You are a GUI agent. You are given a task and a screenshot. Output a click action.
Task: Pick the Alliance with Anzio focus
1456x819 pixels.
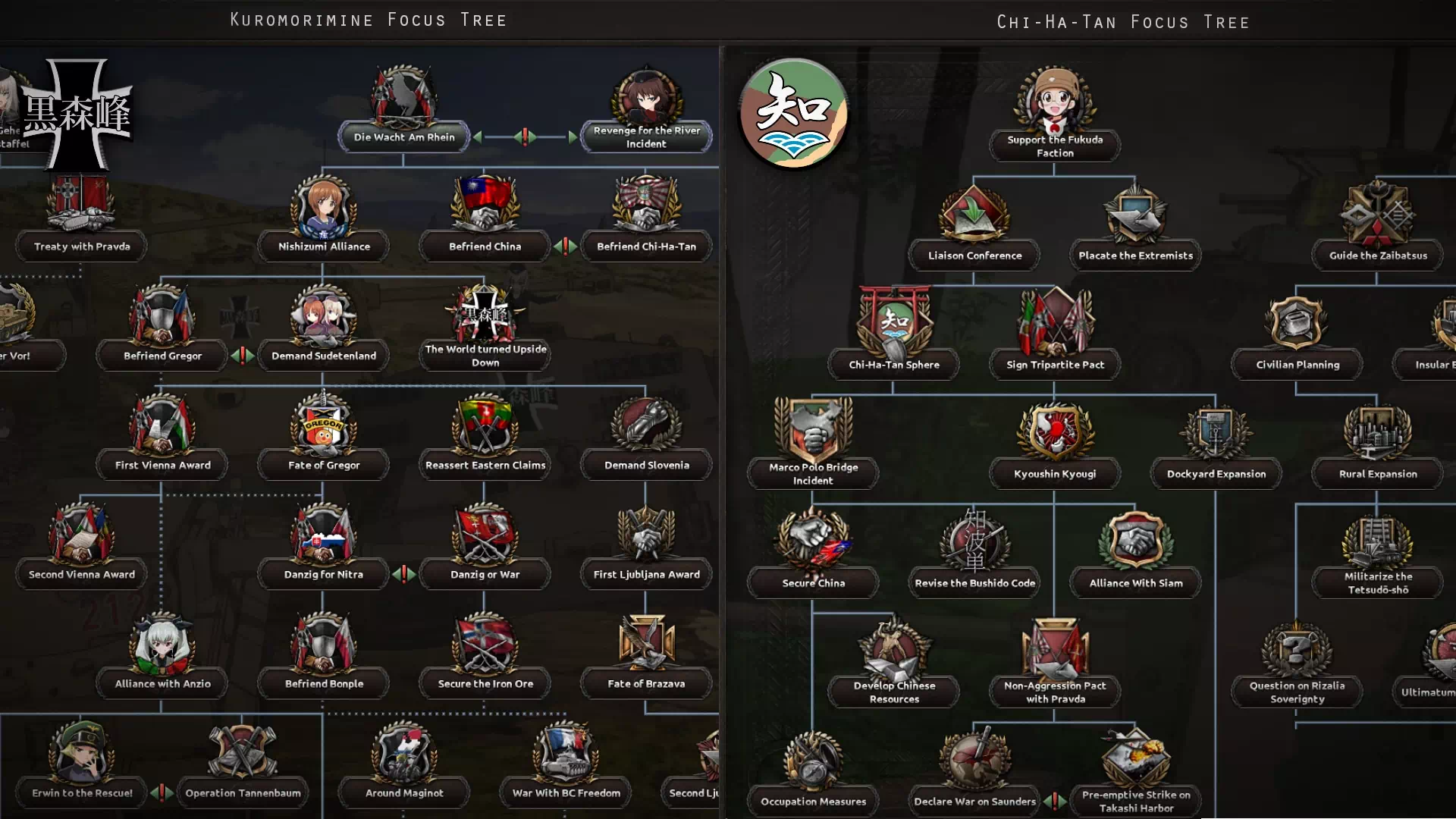coord(162,683)
